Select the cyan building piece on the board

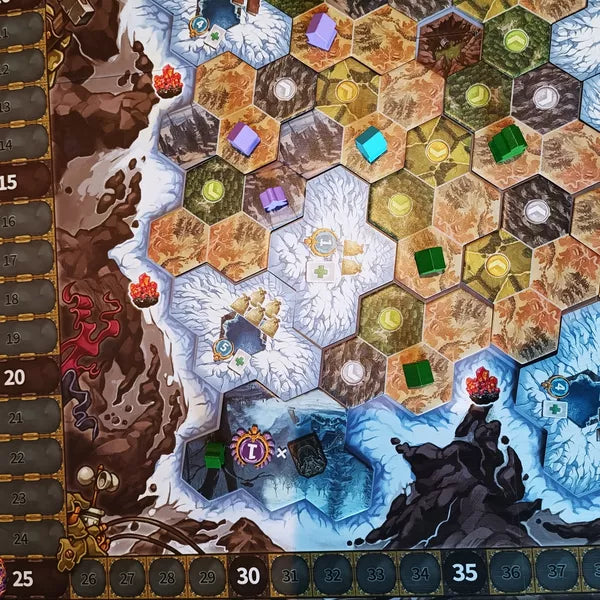click(371, 143)
